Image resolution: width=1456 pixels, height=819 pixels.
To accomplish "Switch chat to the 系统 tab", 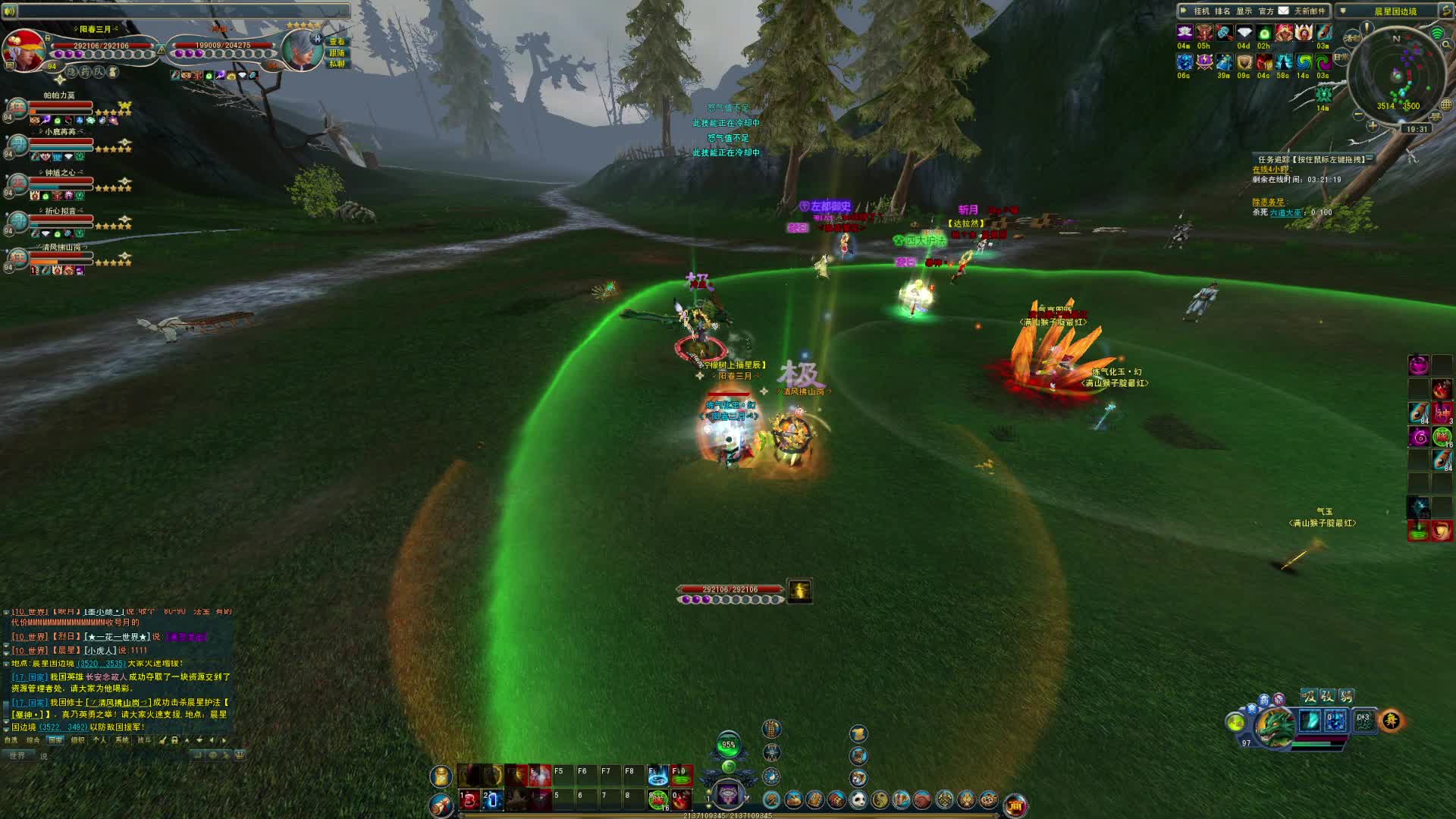I will point(121,740).
